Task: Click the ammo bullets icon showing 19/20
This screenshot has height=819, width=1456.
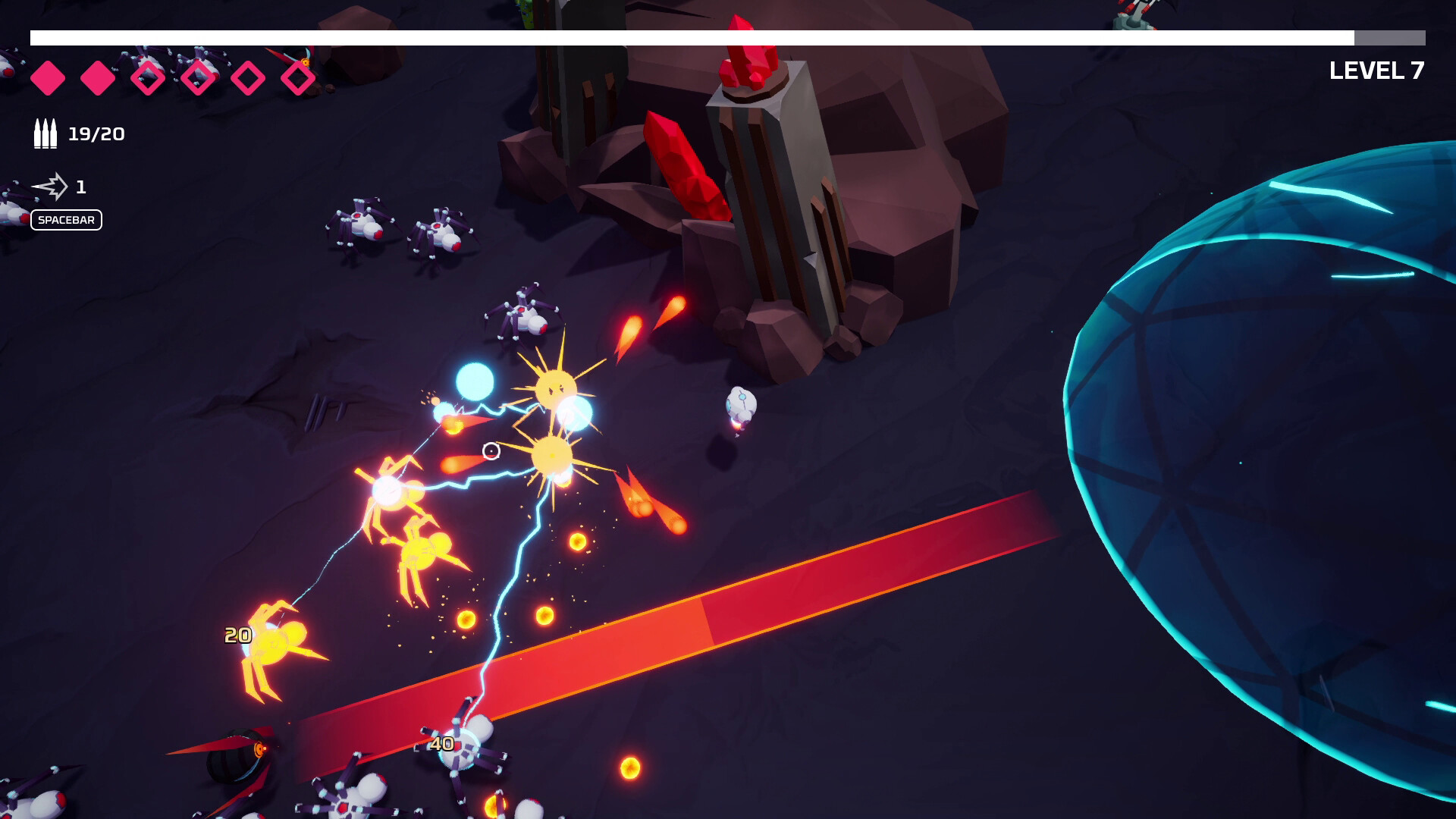Action: [44, 134]
